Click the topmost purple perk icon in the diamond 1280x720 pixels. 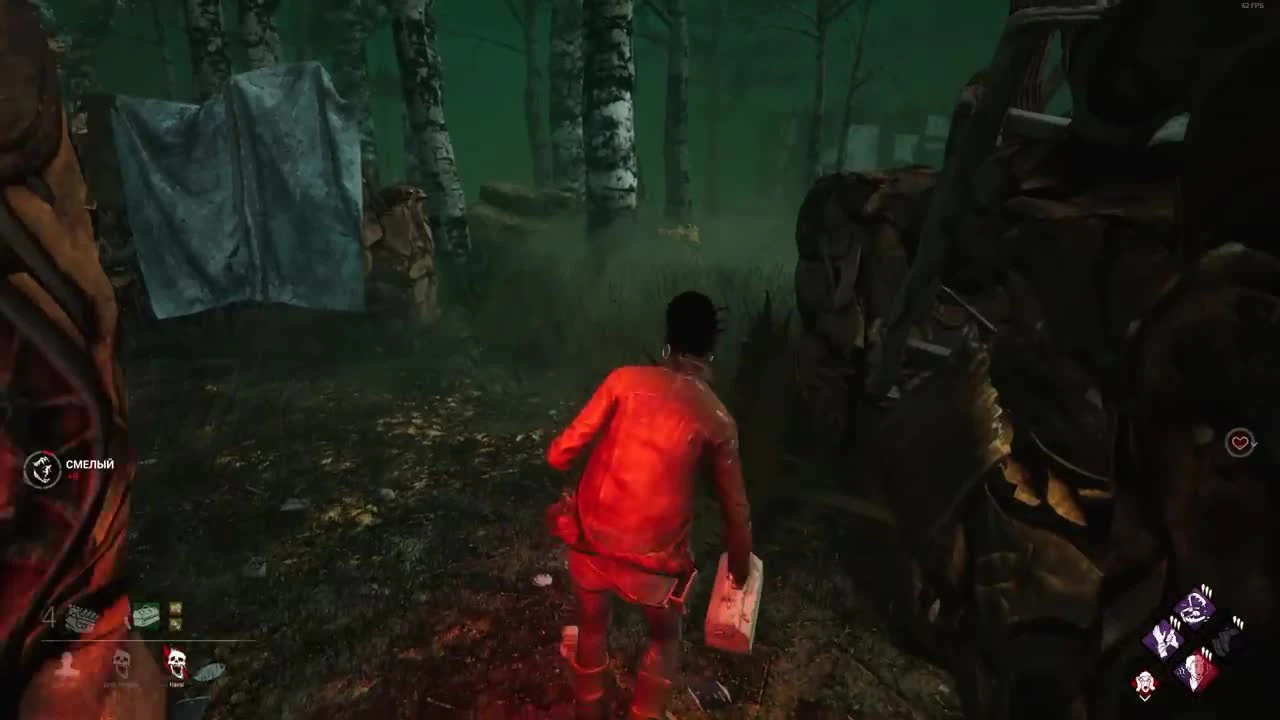point(1193,607)
